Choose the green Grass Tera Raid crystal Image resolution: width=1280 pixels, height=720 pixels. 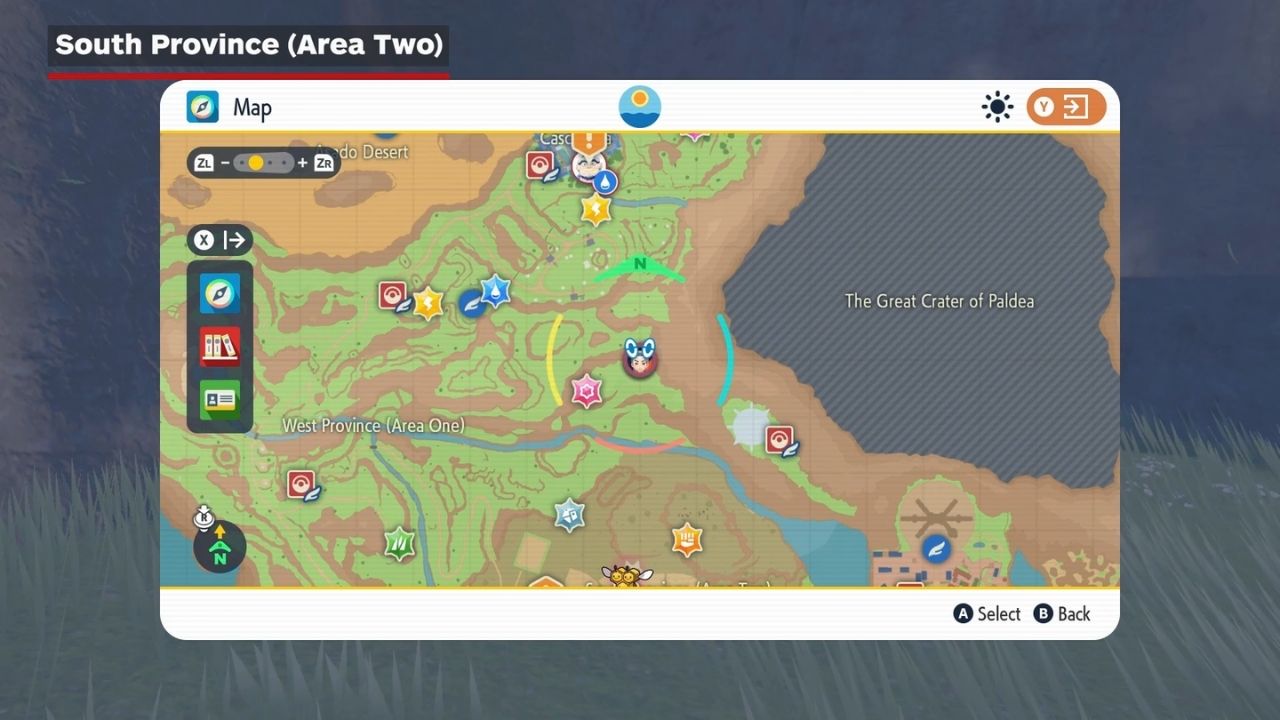(399, 543)
